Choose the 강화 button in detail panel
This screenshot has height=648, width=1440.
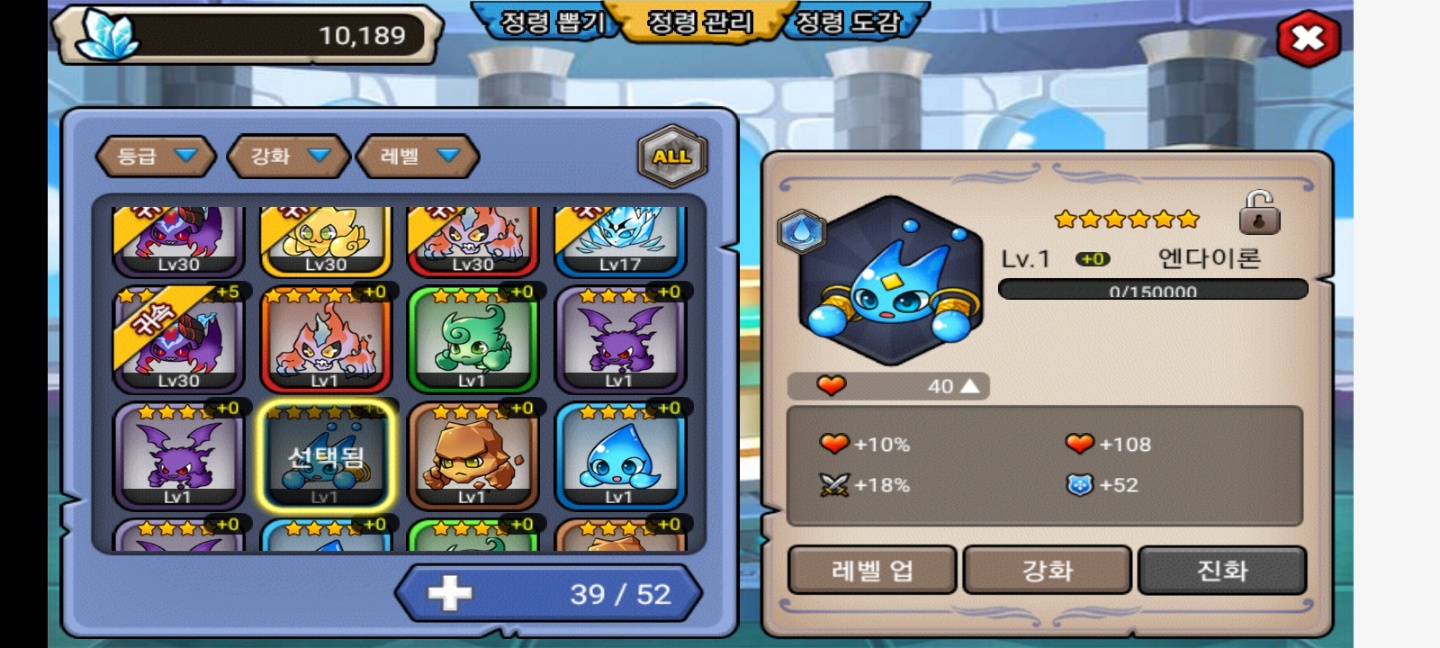(1047, 571)
